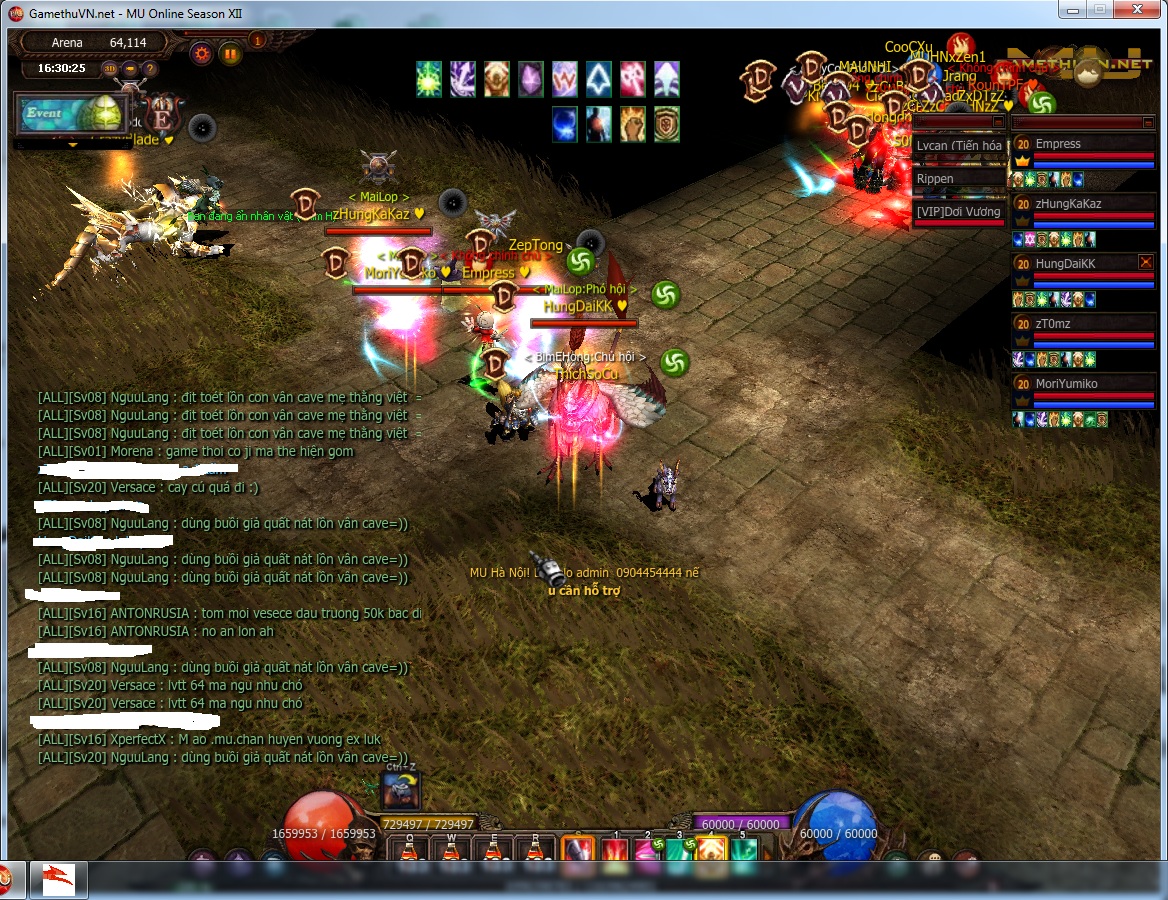Open the question mark help button
This screenshot has width=1168, height=900.
150,69
